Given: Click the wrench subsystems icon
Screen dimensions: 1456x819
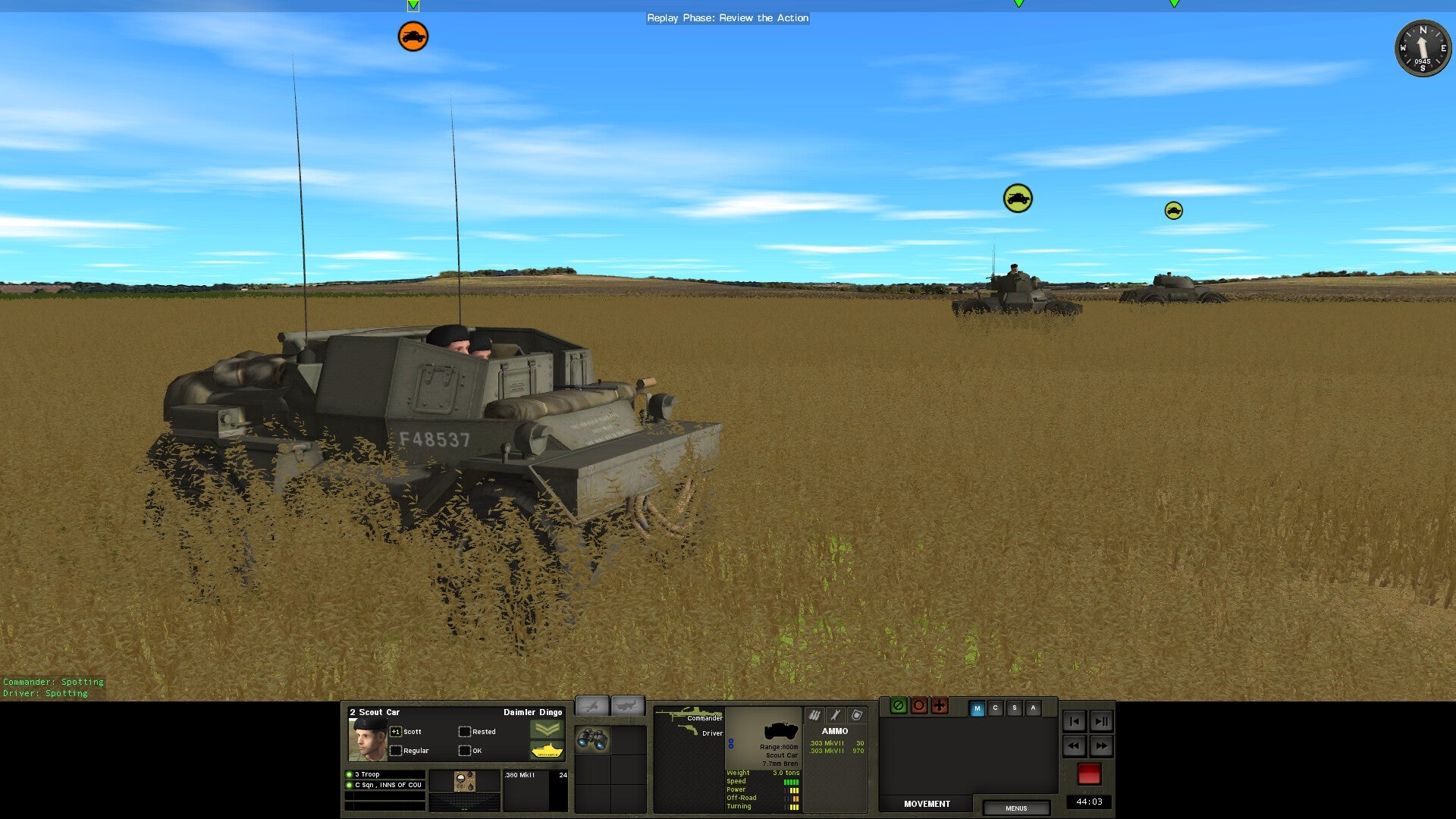Looking at the screenshot, I should click(x=835, y=715).
